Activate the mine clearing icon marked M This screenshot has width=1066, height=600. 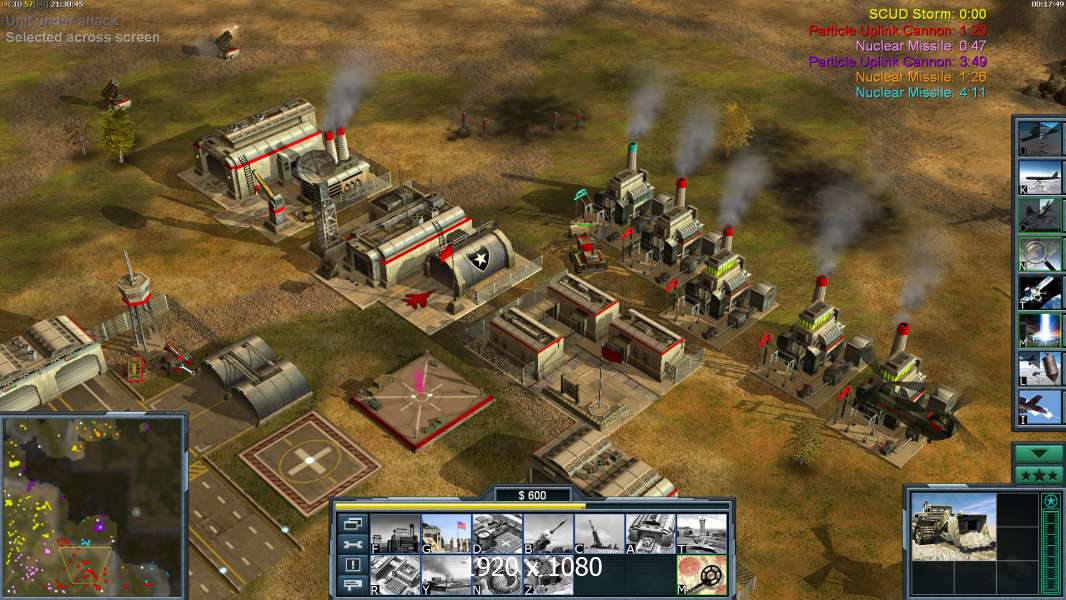[x=701, y=574]
